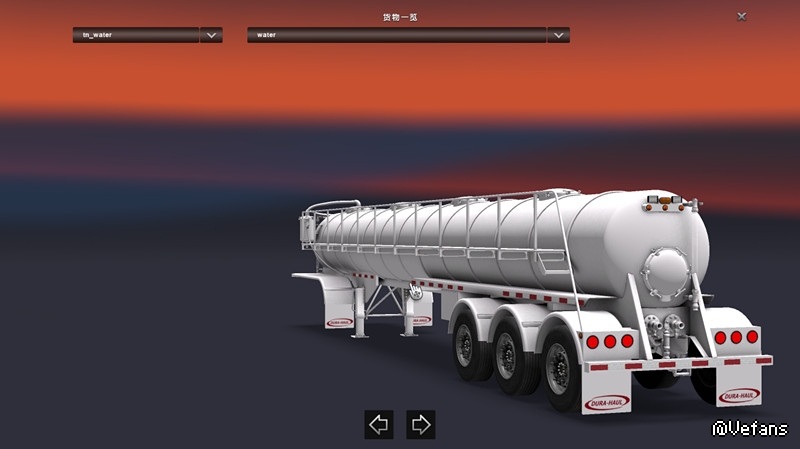Close the cargo browser window
The height and width of the screenshot is (449, 800).
(741, 17)
